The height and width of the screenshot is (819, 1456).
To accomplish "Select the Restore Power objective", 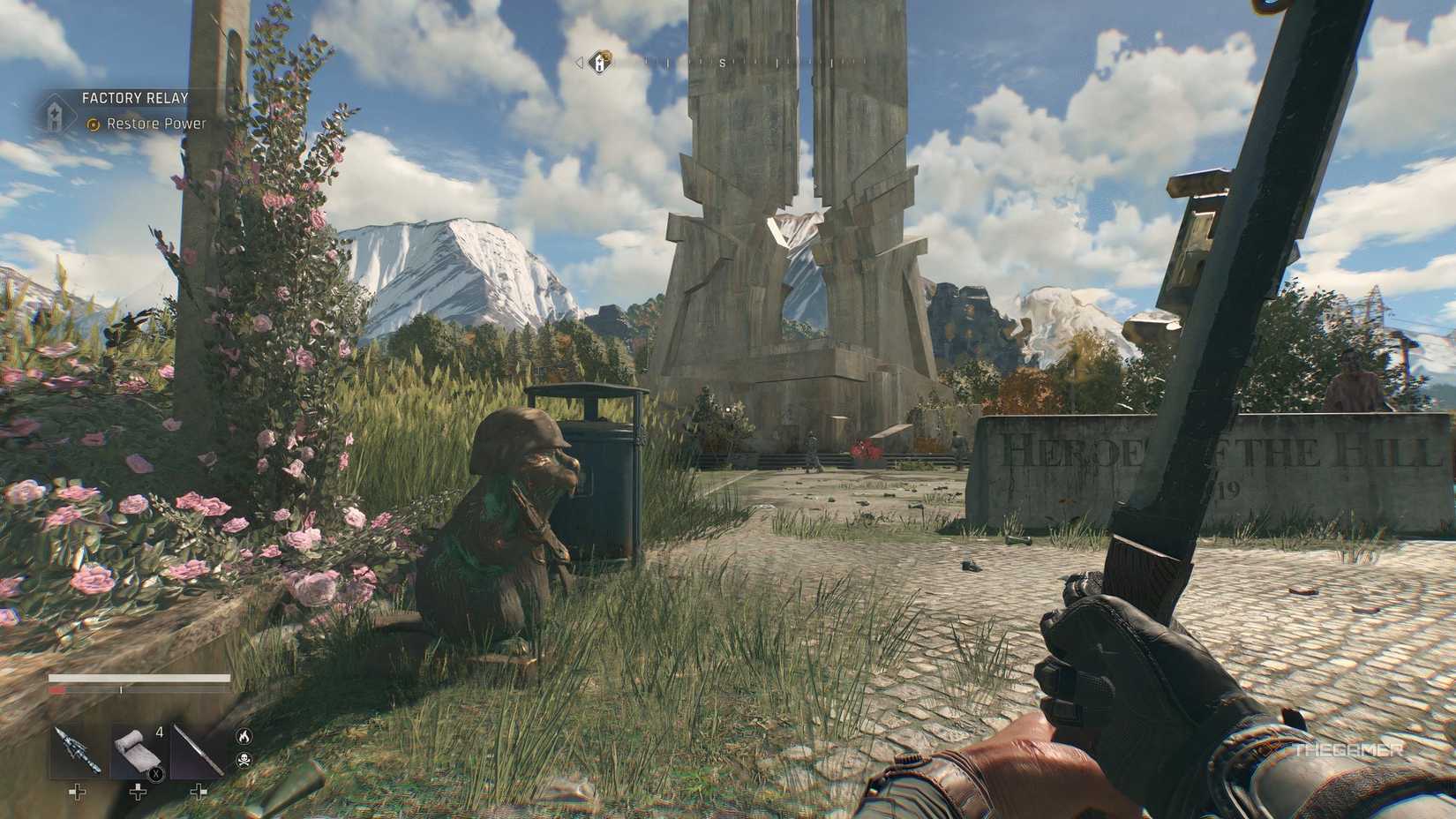I will pyautogui.click(x=156, y=124).
